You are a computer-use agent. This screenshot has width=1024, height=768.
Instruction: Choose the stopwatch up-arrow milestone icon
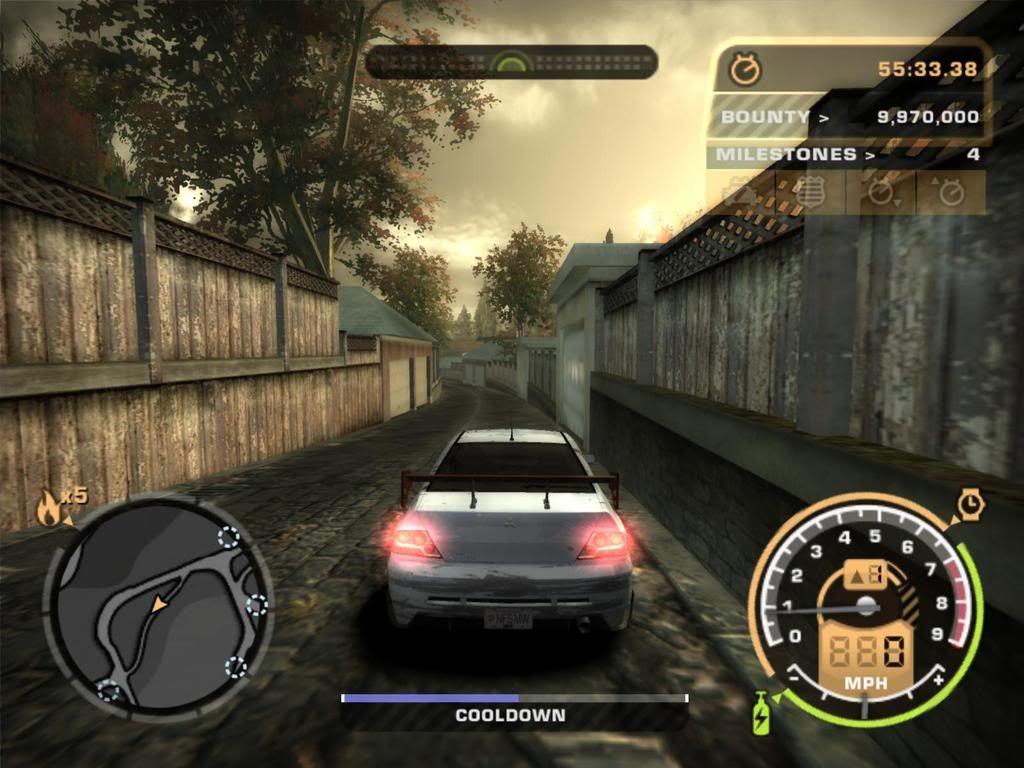tap(950, 192)
